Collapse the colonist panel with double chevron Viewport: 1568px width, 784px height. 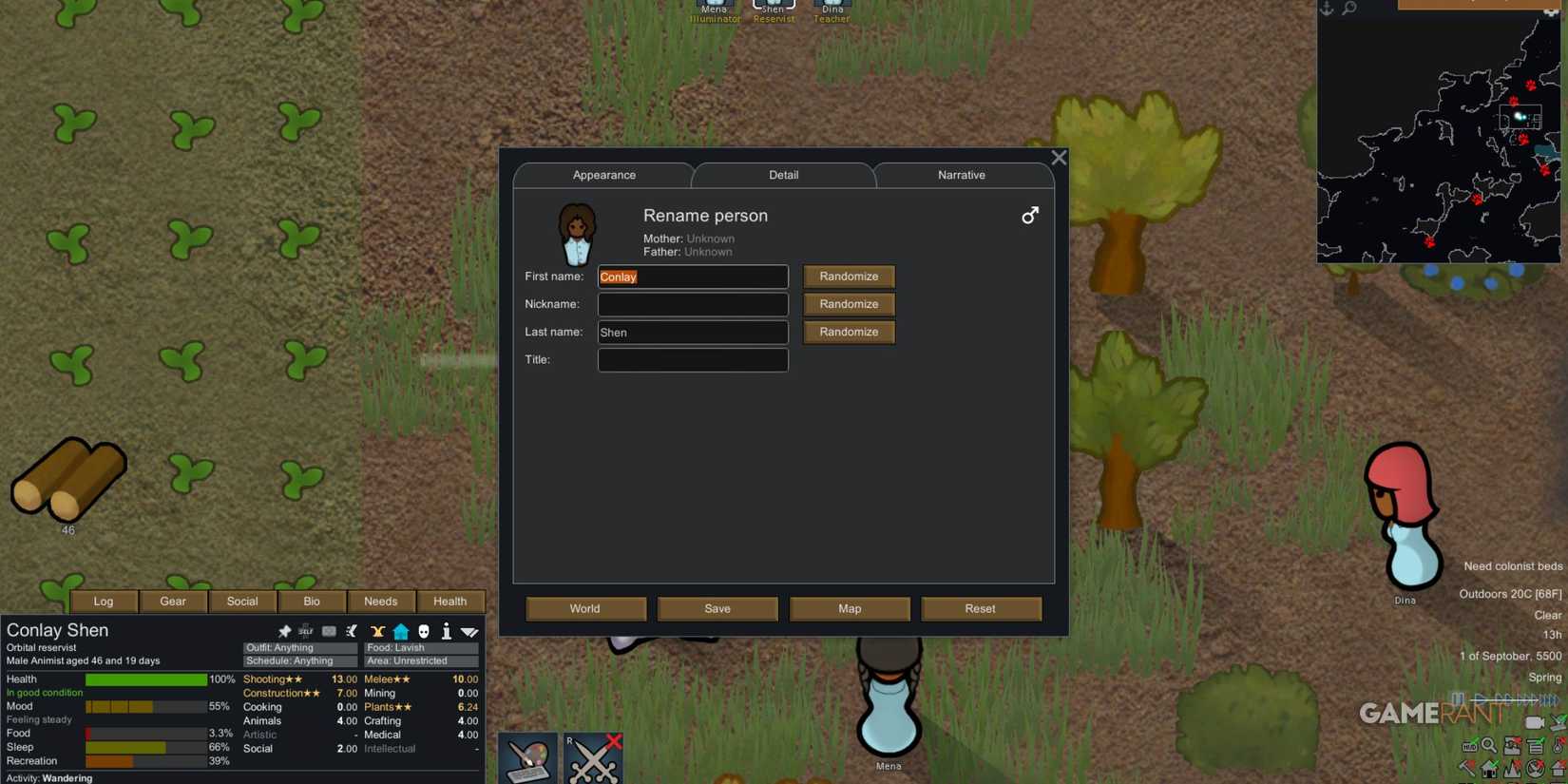[x=468, y=630]
